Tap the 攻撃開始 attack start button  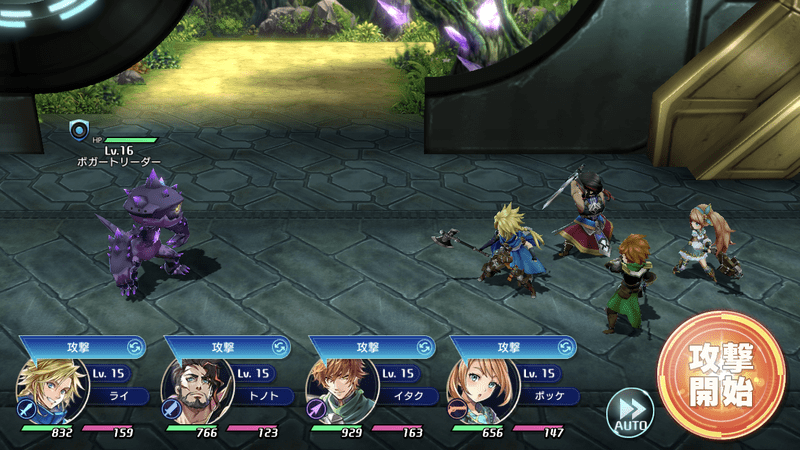721,374
